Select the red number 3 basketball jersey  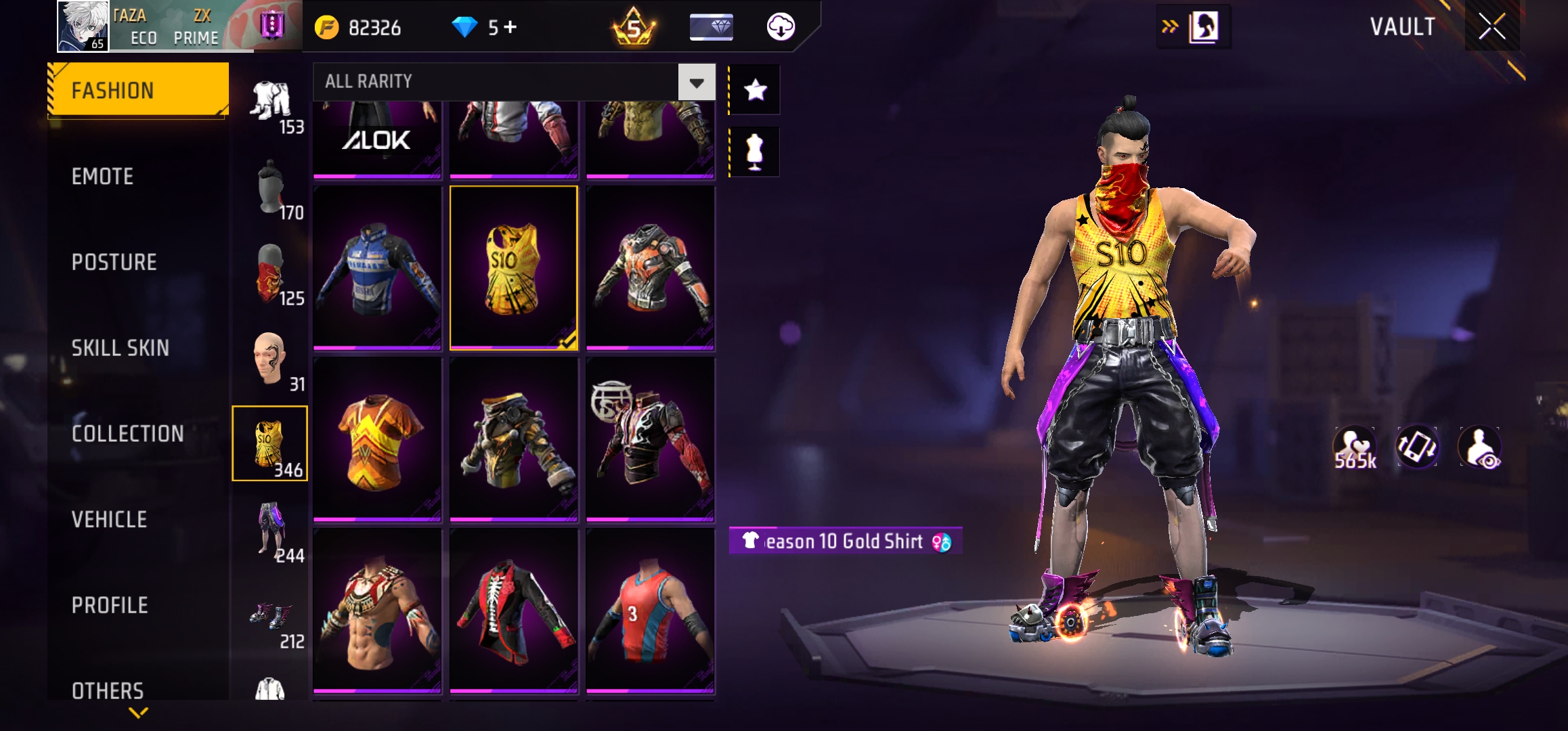point(650,611)
